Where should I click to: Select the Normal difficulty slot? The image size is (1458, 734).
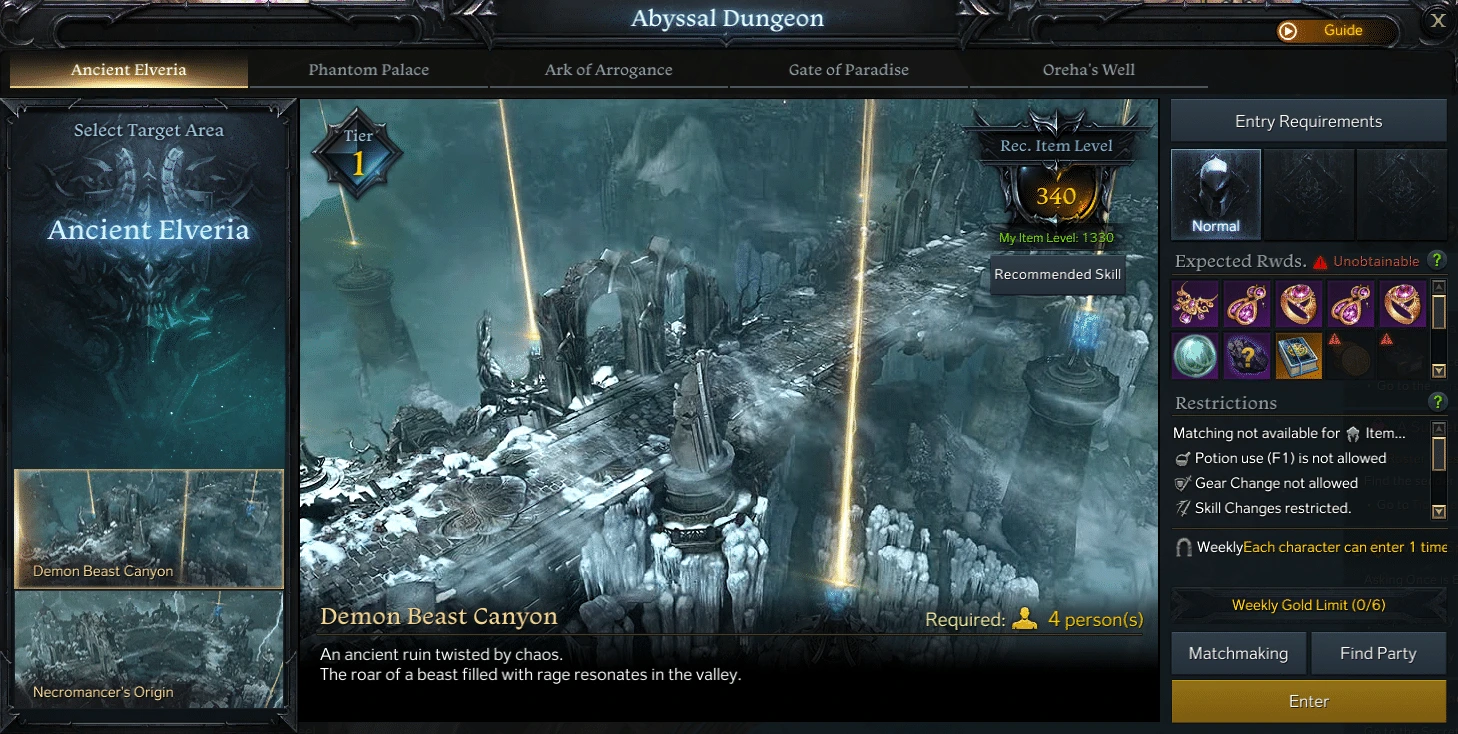[x=1216, y=195]
